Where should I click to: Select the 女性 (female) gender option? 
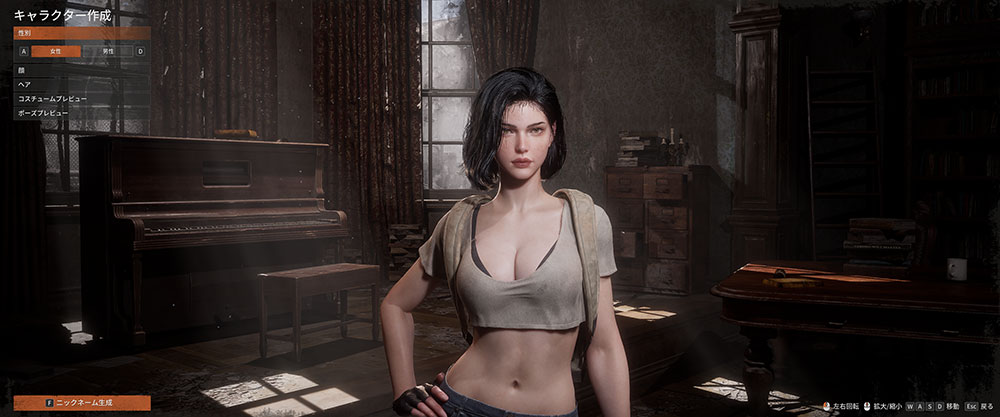55,51
